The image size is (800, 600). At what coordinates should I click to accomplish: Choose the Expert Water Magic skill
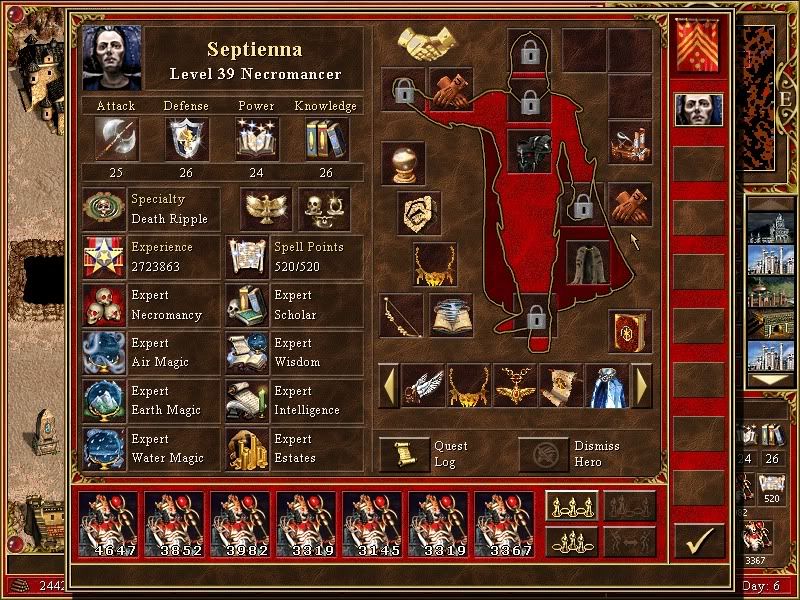coord(105,449)
